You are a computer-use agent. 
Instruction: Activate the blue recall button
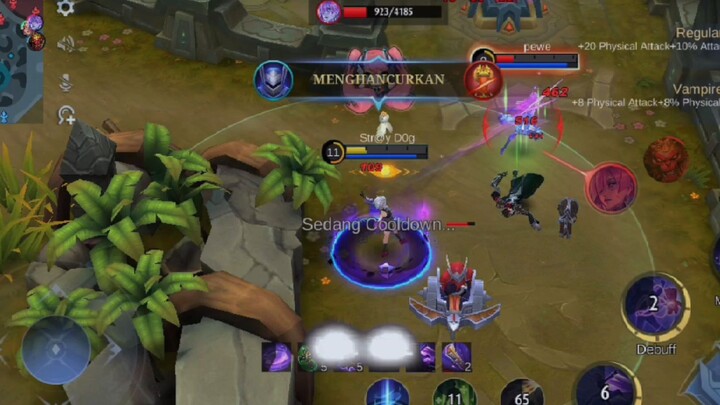click(x=387, y=394)
